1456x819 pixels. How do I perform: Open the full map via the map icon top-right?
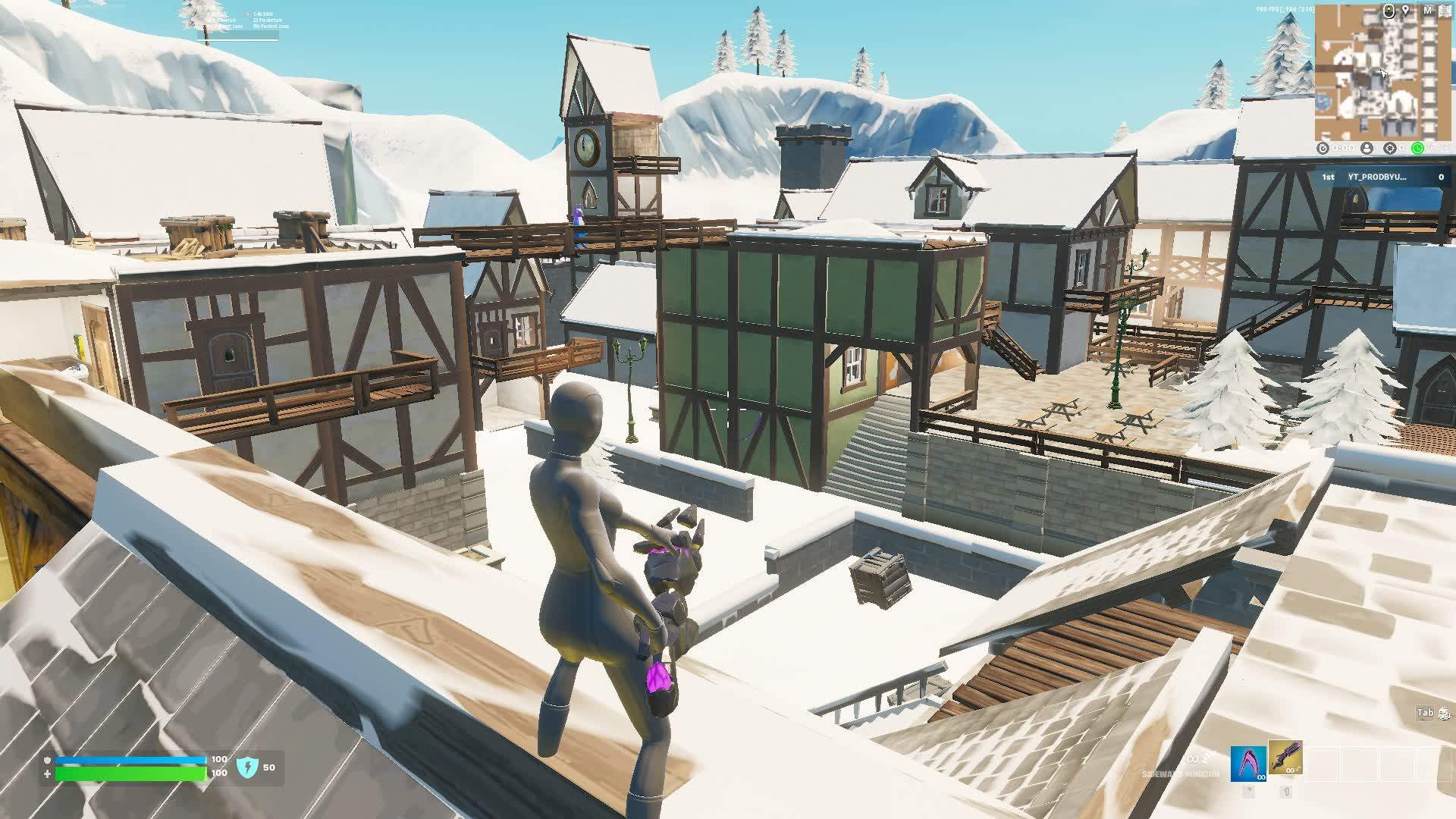(x=1444, y=11)
